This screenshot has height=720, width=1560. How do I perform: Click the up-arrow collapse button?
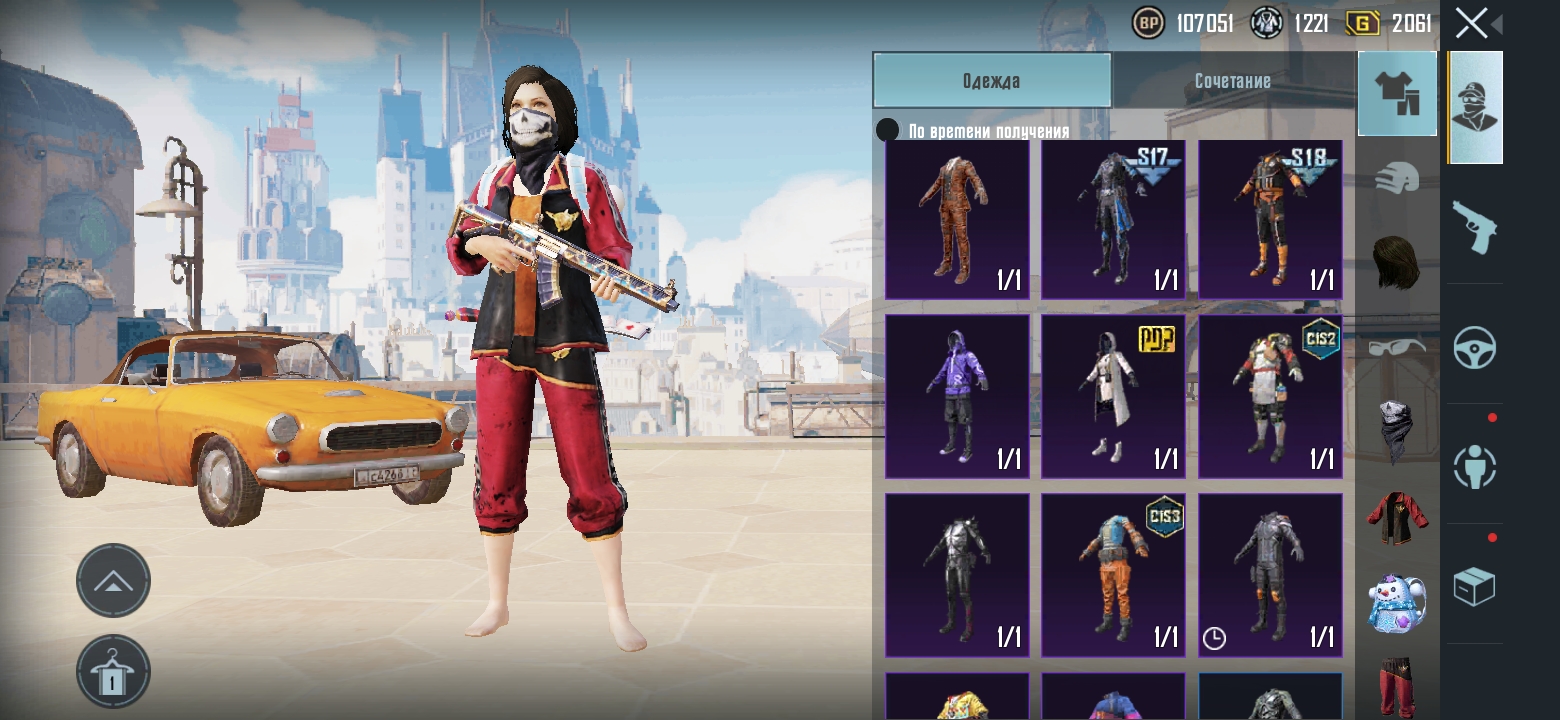113,580
